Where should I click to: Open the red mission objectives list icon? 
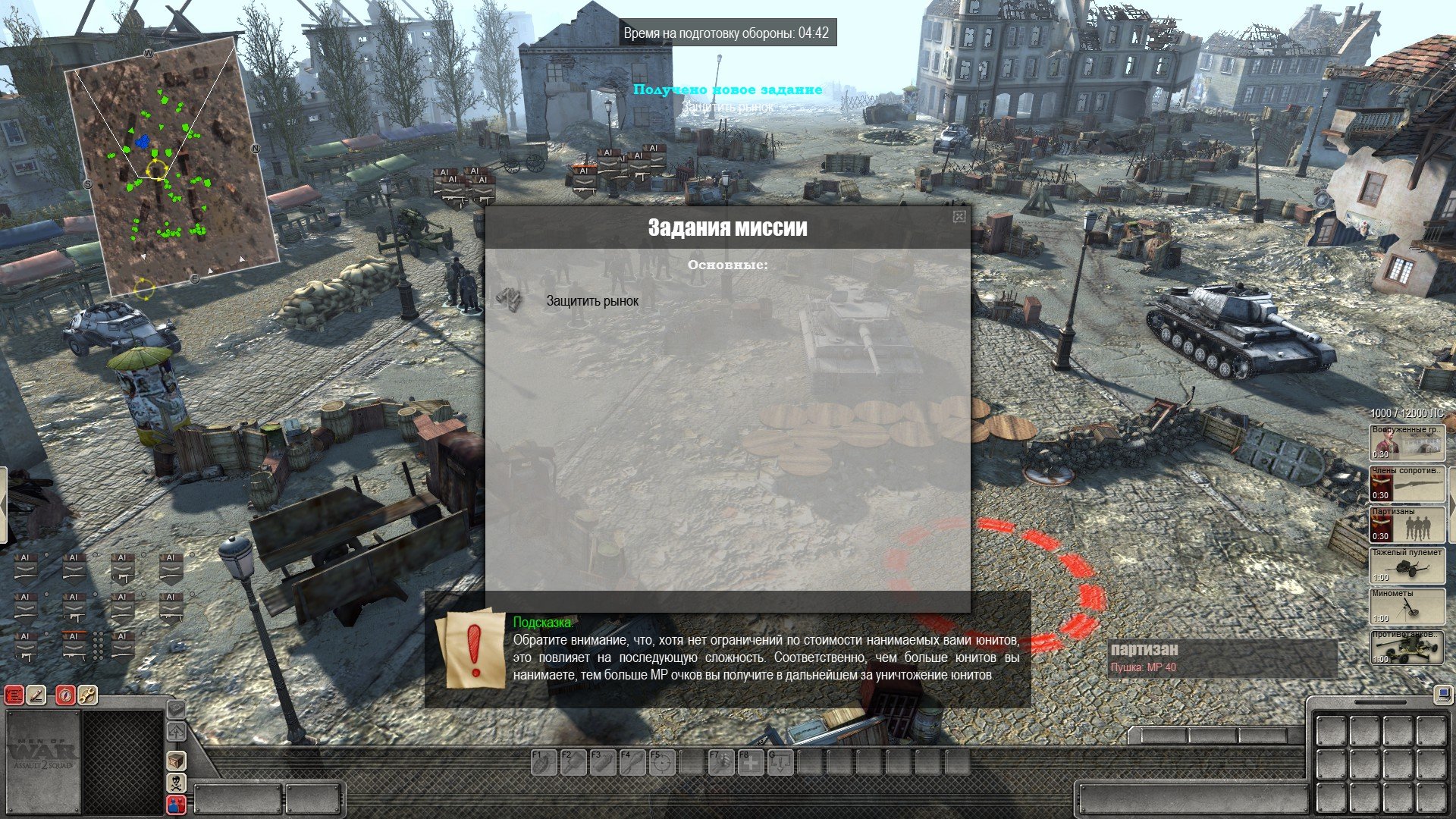point(14,695)
